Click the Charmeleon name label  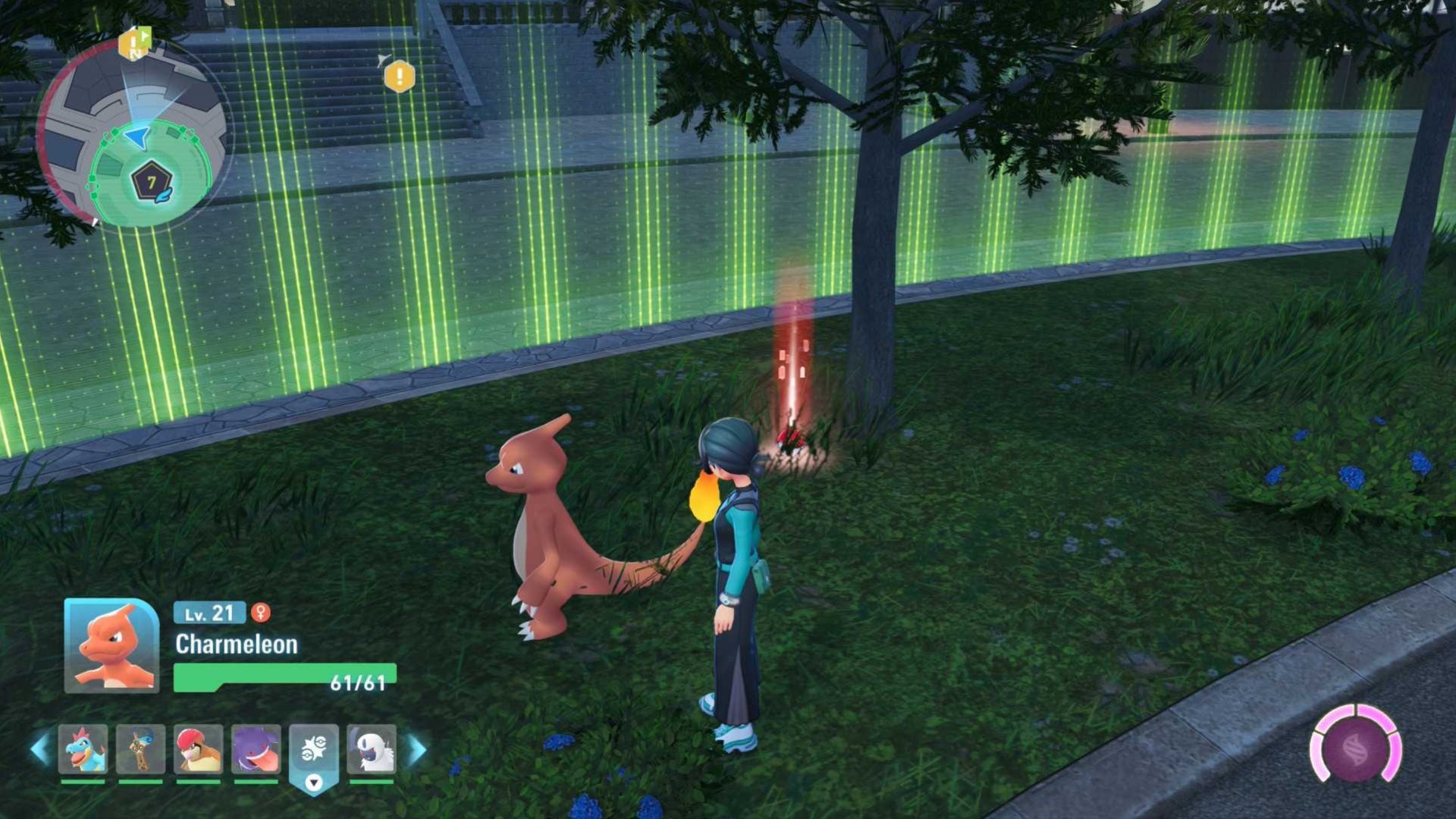(235, 646)
